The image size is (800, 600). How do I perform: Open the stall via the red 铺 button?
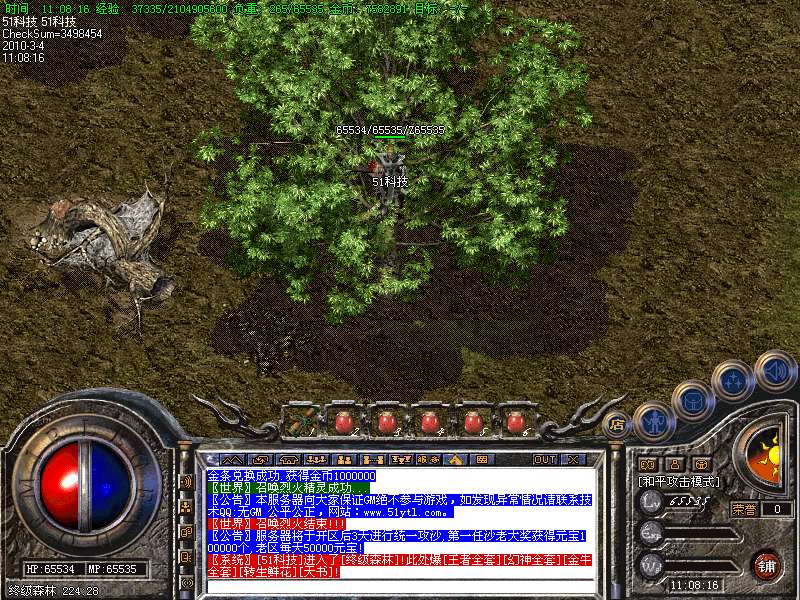click(x=766, y=565)
